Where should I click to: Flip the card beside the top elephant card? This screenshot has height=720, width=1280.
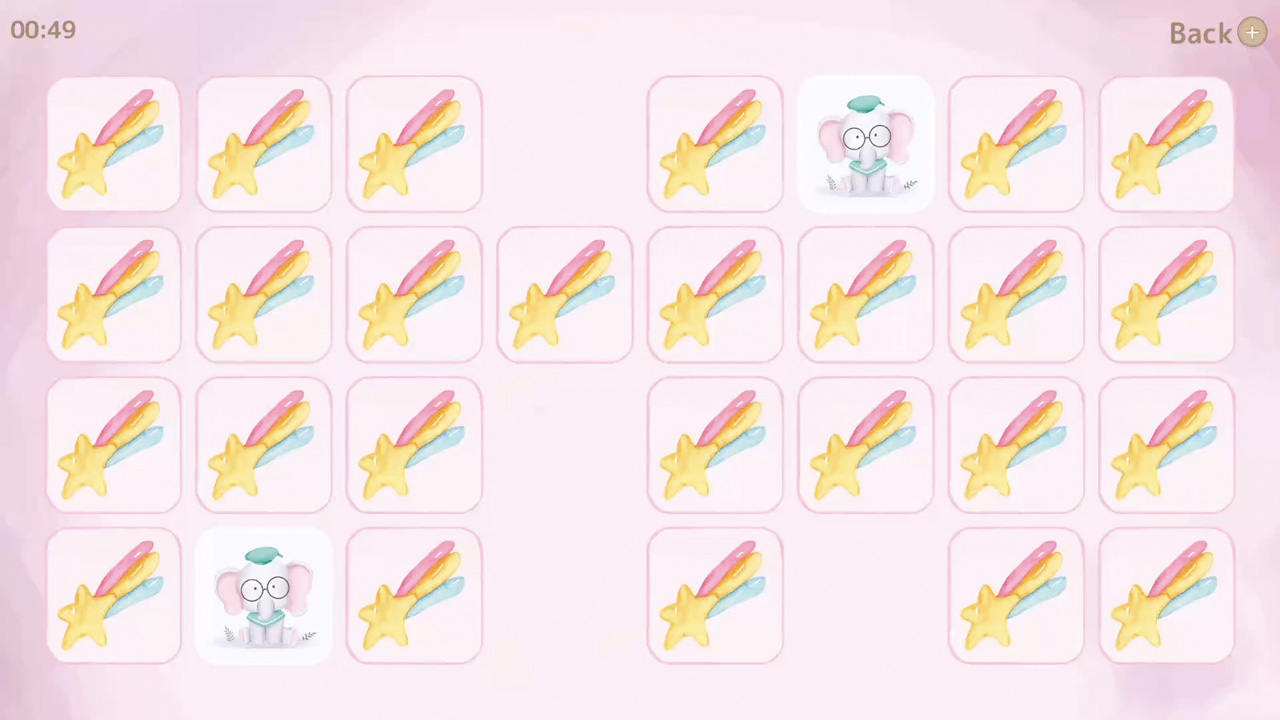pyautogui.click(x=715, y=145)
